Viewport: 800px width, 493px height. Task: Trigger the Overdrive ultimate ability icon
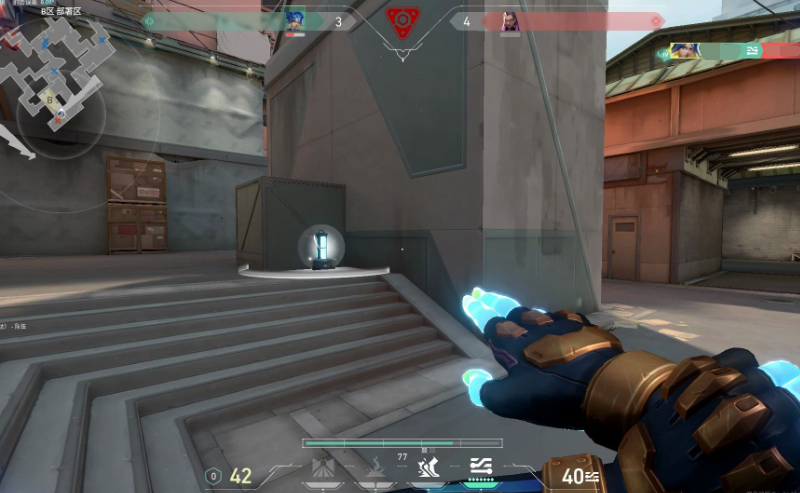[481, 467]
